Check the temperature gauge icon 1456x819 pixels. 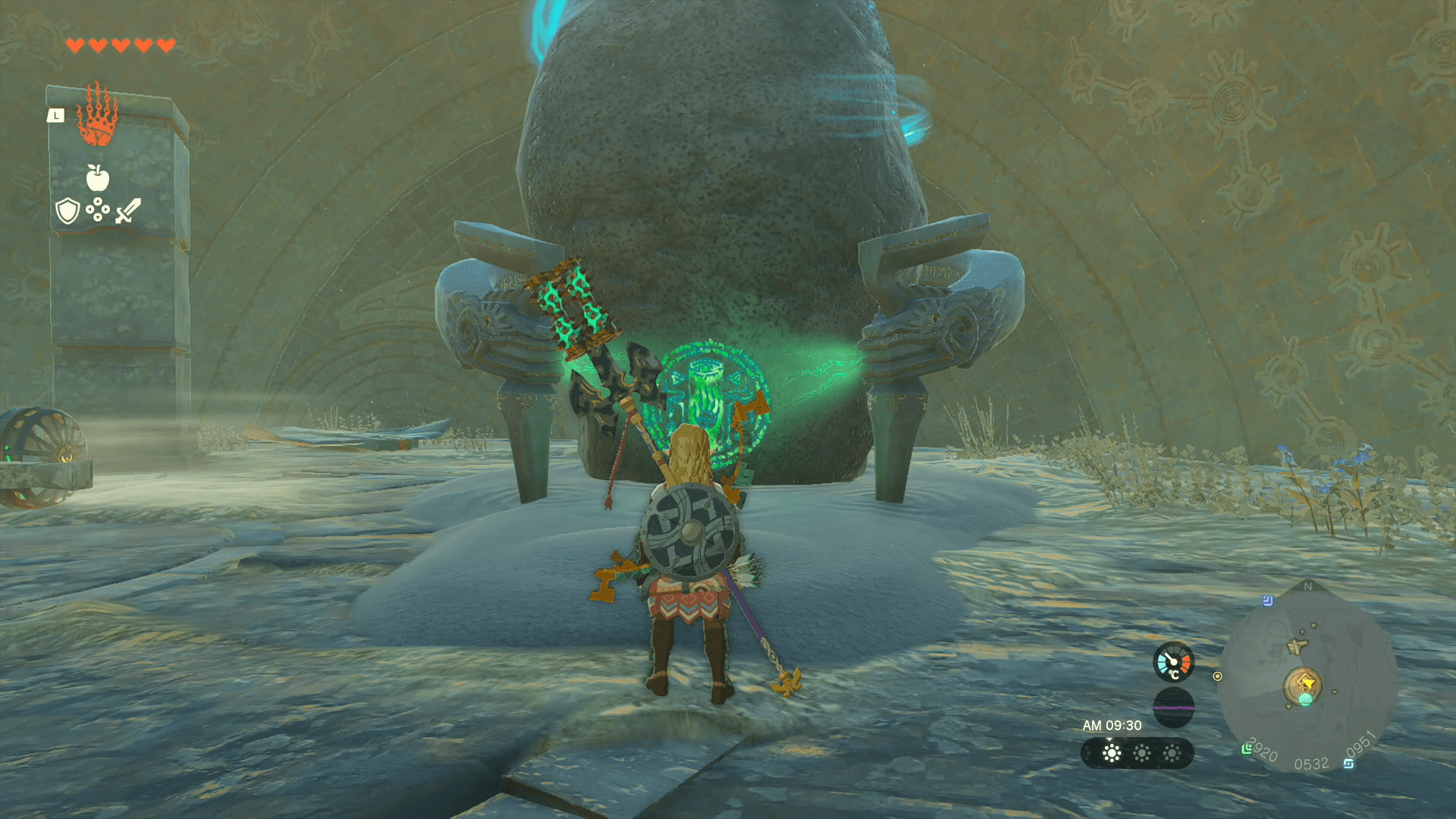coord(1173,662)
